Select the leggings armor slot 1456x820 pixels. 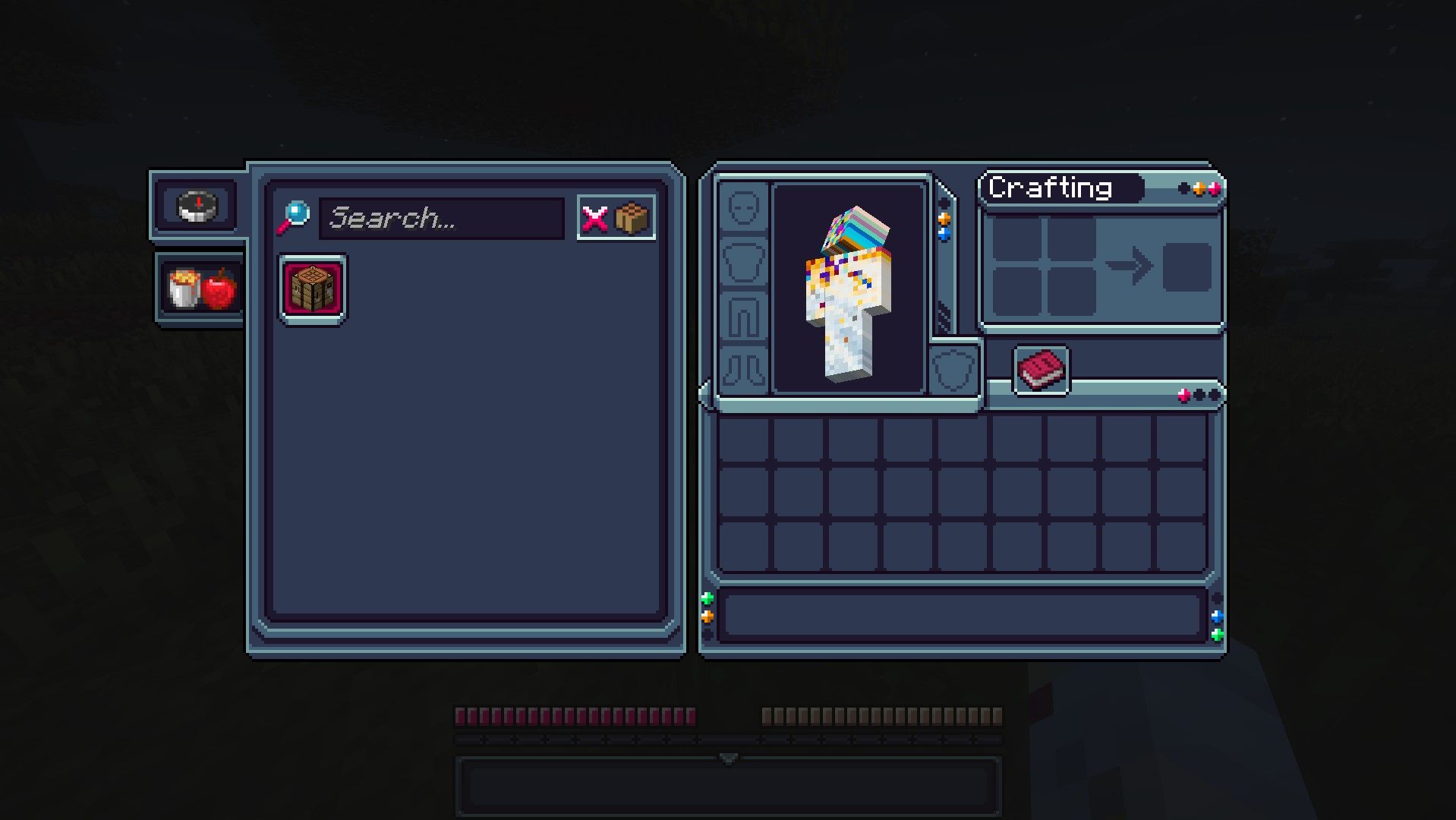pos(743,317)
